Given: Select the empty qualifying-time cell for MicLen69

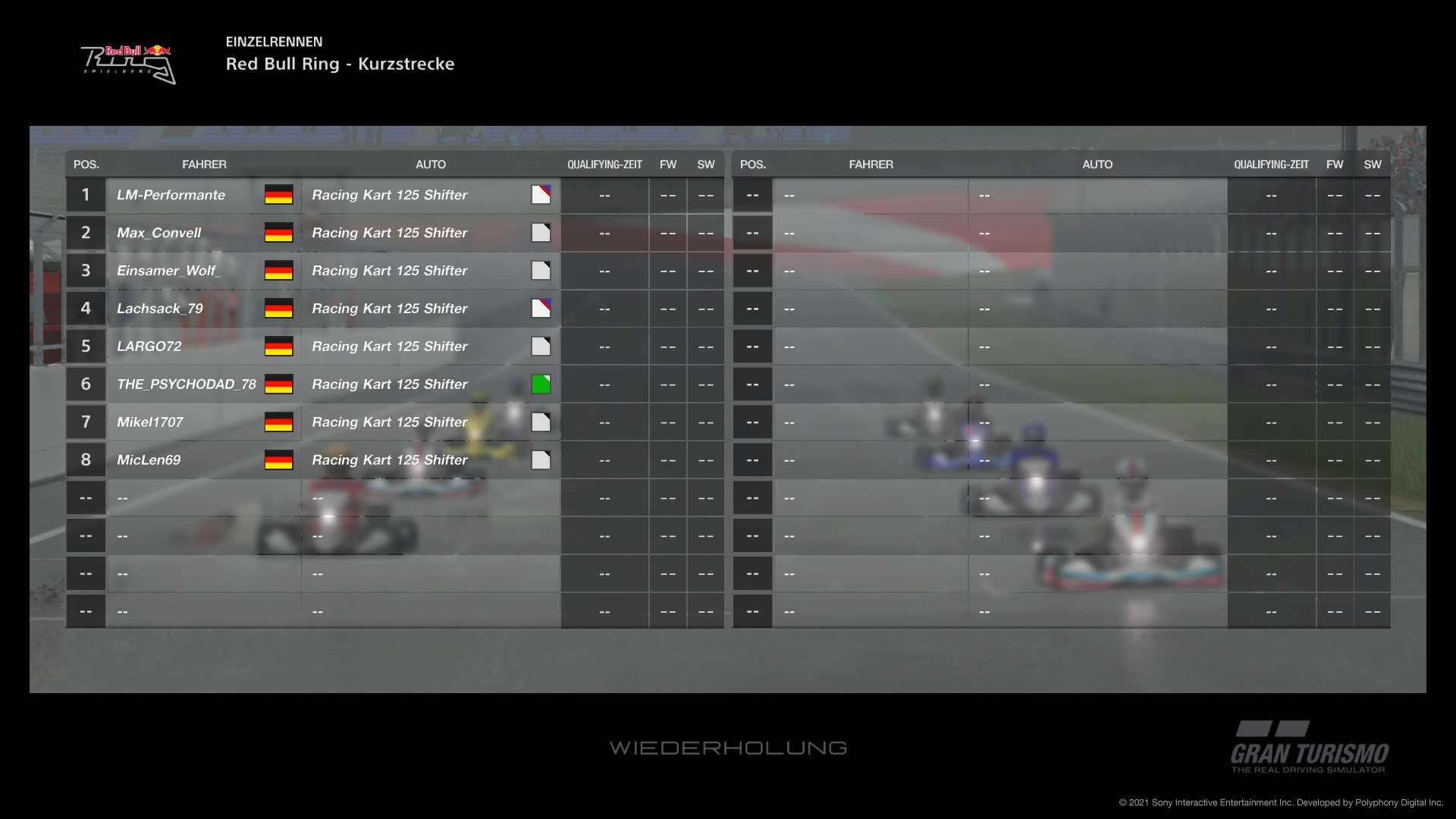Looking at the screenshot, I should coord(604,460).
